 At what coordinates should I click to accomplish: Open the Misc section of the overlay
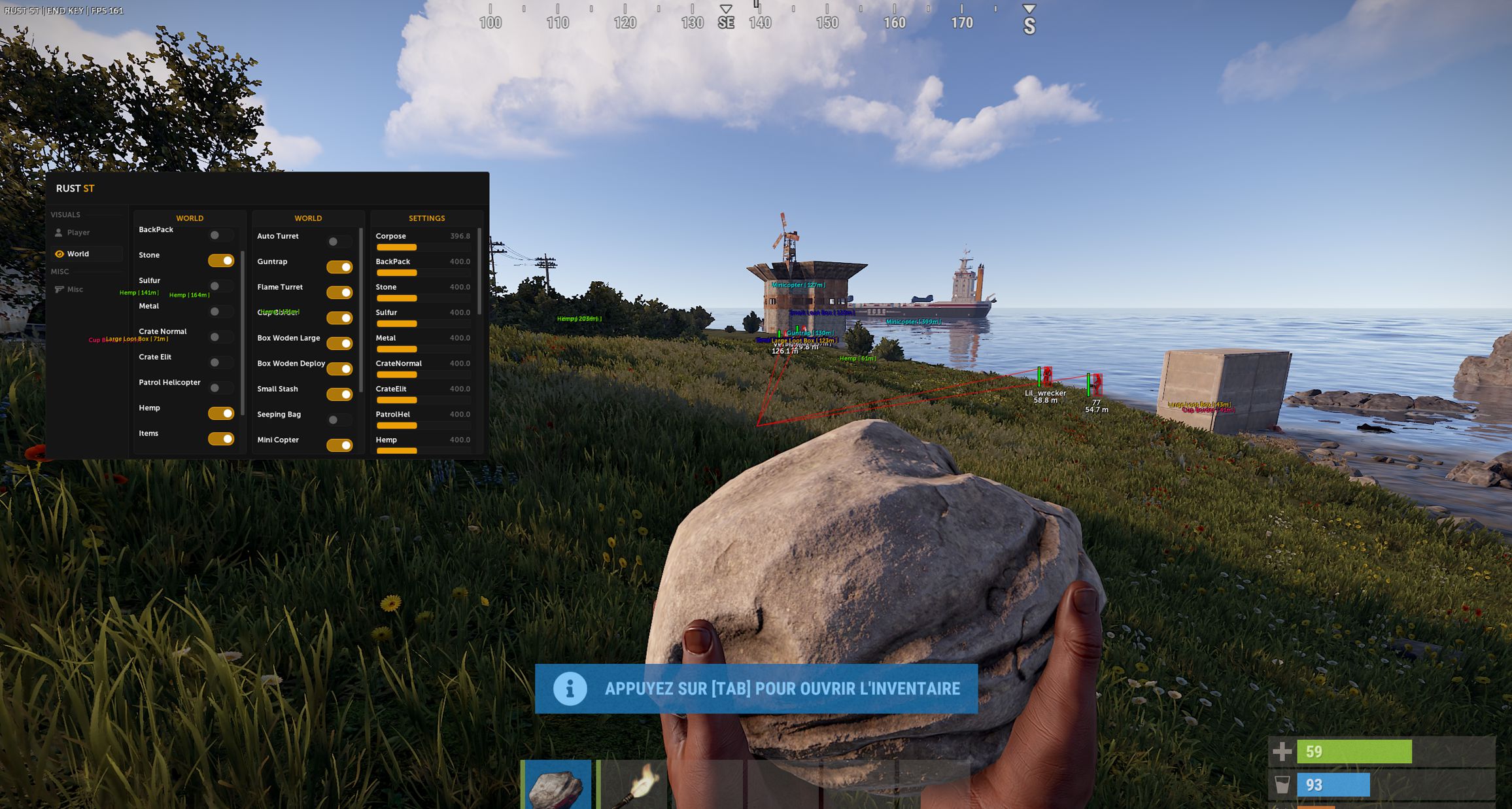tap(75, 290)
